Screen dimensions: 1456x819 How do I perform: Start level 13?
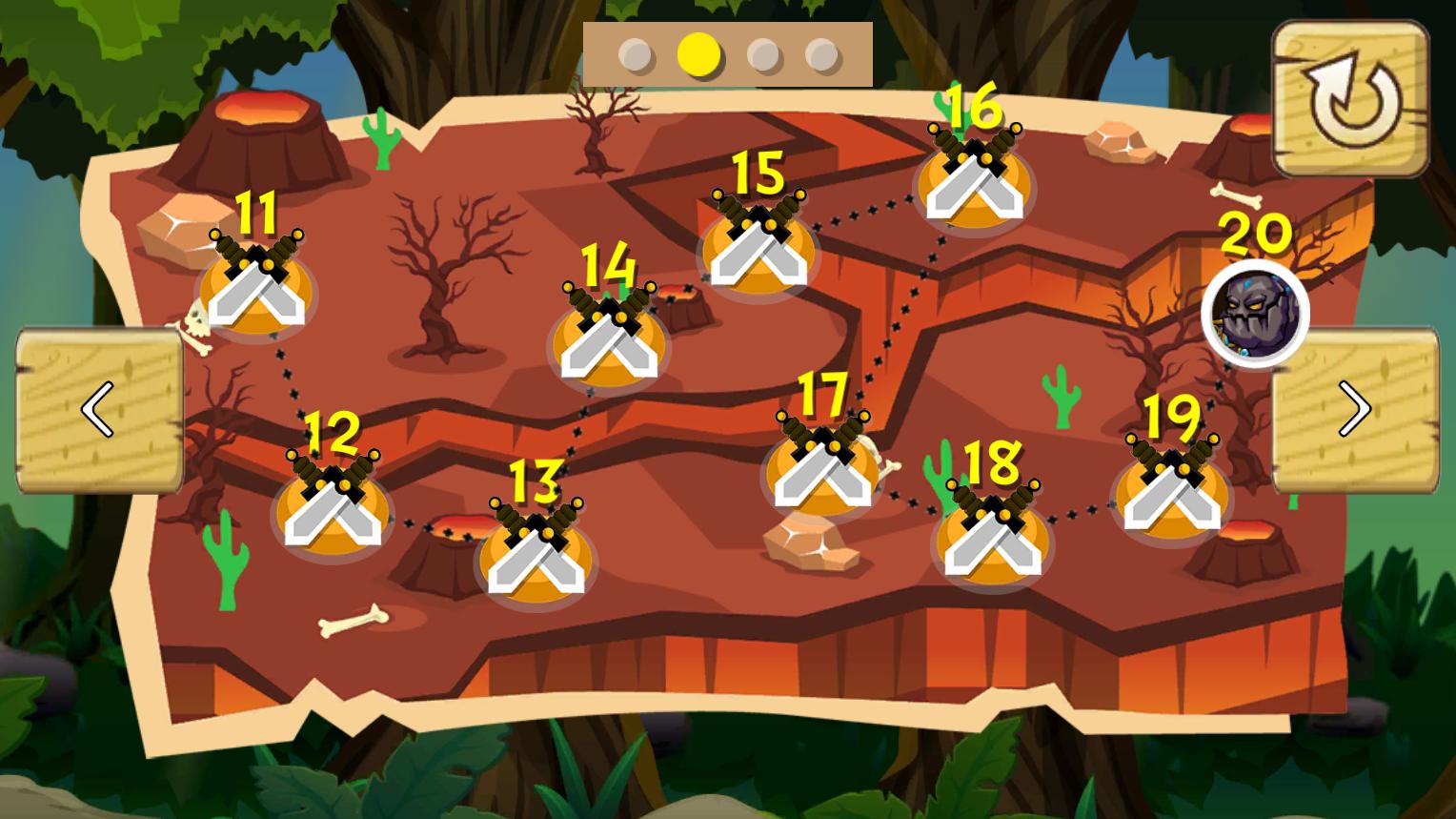coord(535,558)
